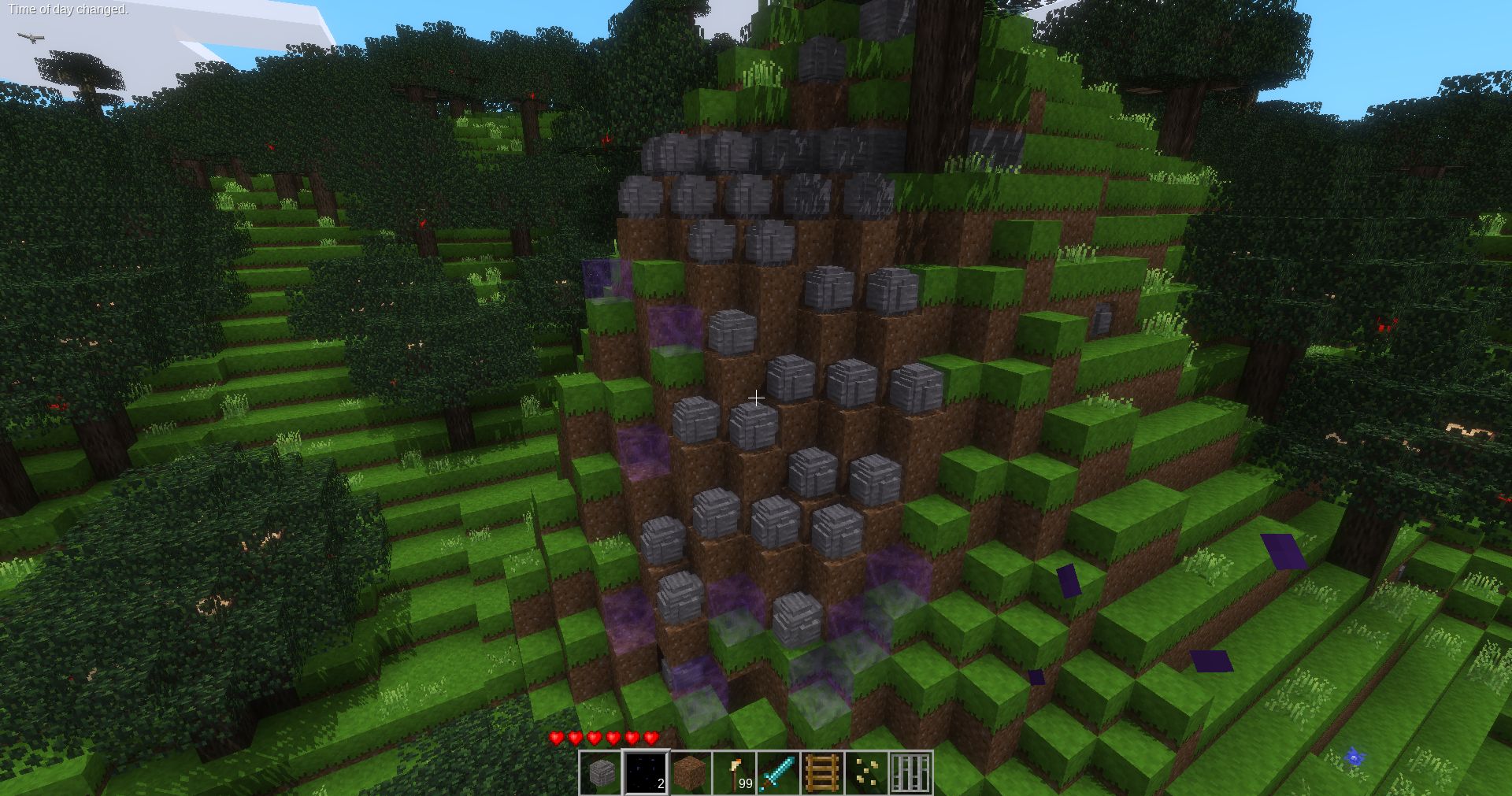This screenshot has height=796, width=1512.
Task: Choose the obsidian block hotbar slot
Action: (646, 773)
